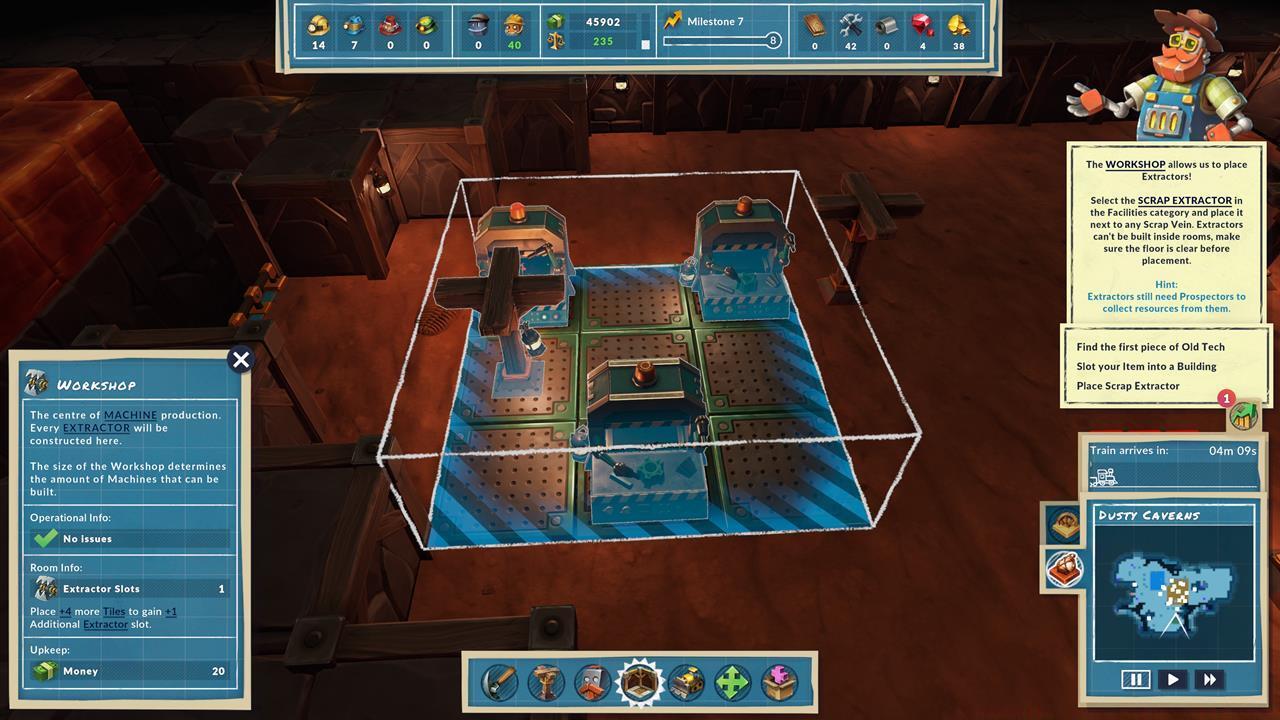Open the move tool with green arrows
Viewport: 1280px width, 720px height.
(x=734, y=682)
